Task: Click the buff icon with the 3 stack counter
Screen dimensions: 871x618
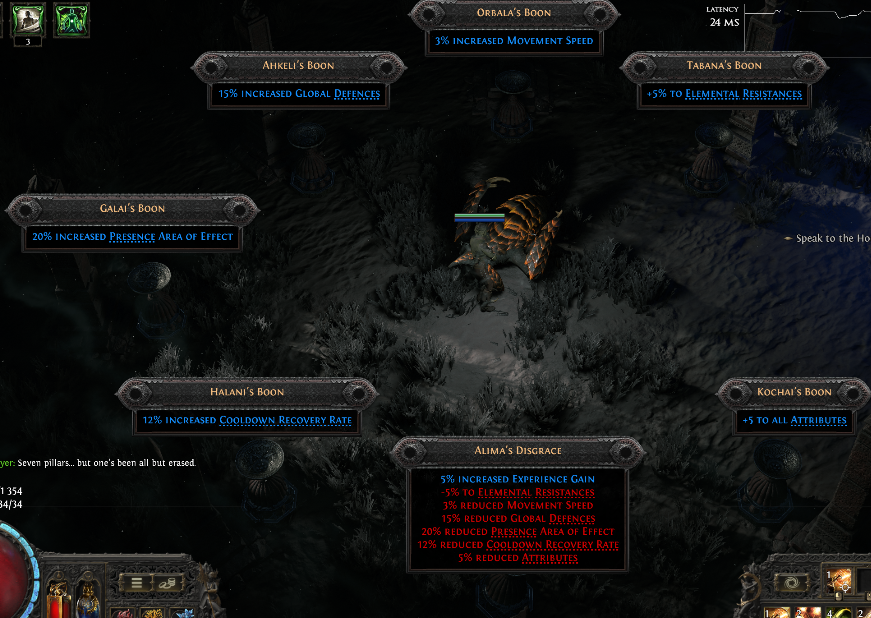Action: pyautogui.click(x=26, y=20)
